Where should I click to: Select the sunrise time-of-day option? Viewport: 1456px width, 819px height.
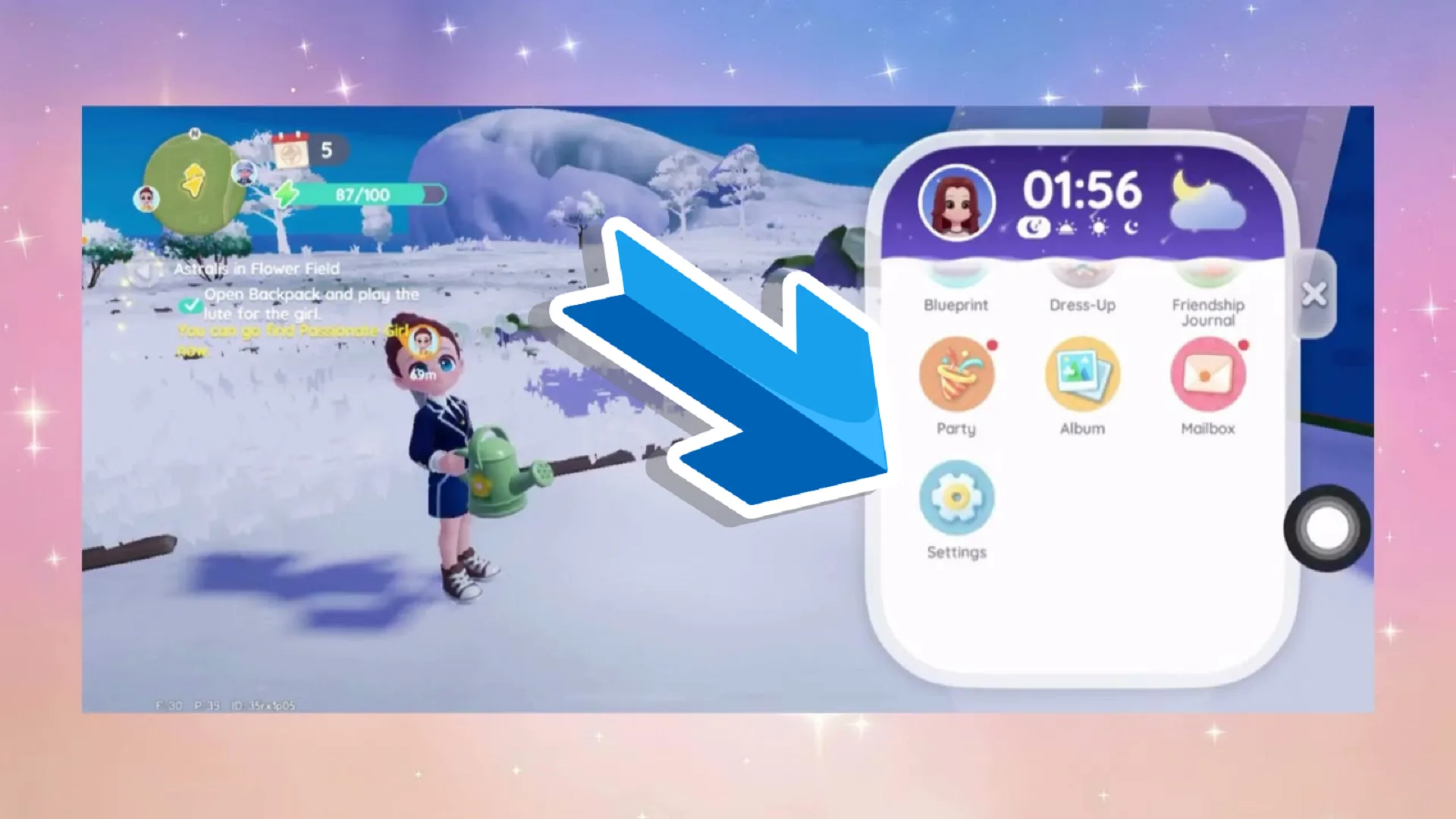[x=1065, y=226]
